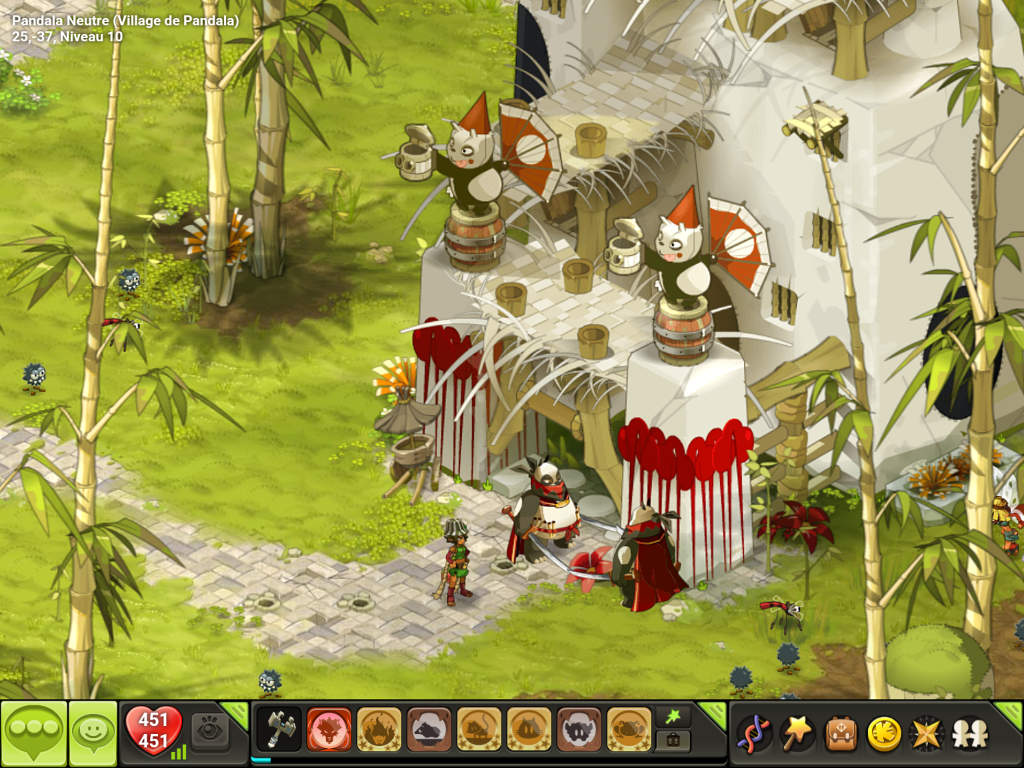Image resolution: width=1024 pixels, height=768 pixels.
Task: Open the backpack inventory
Action: pyautogui.click(x=841, y=733)
